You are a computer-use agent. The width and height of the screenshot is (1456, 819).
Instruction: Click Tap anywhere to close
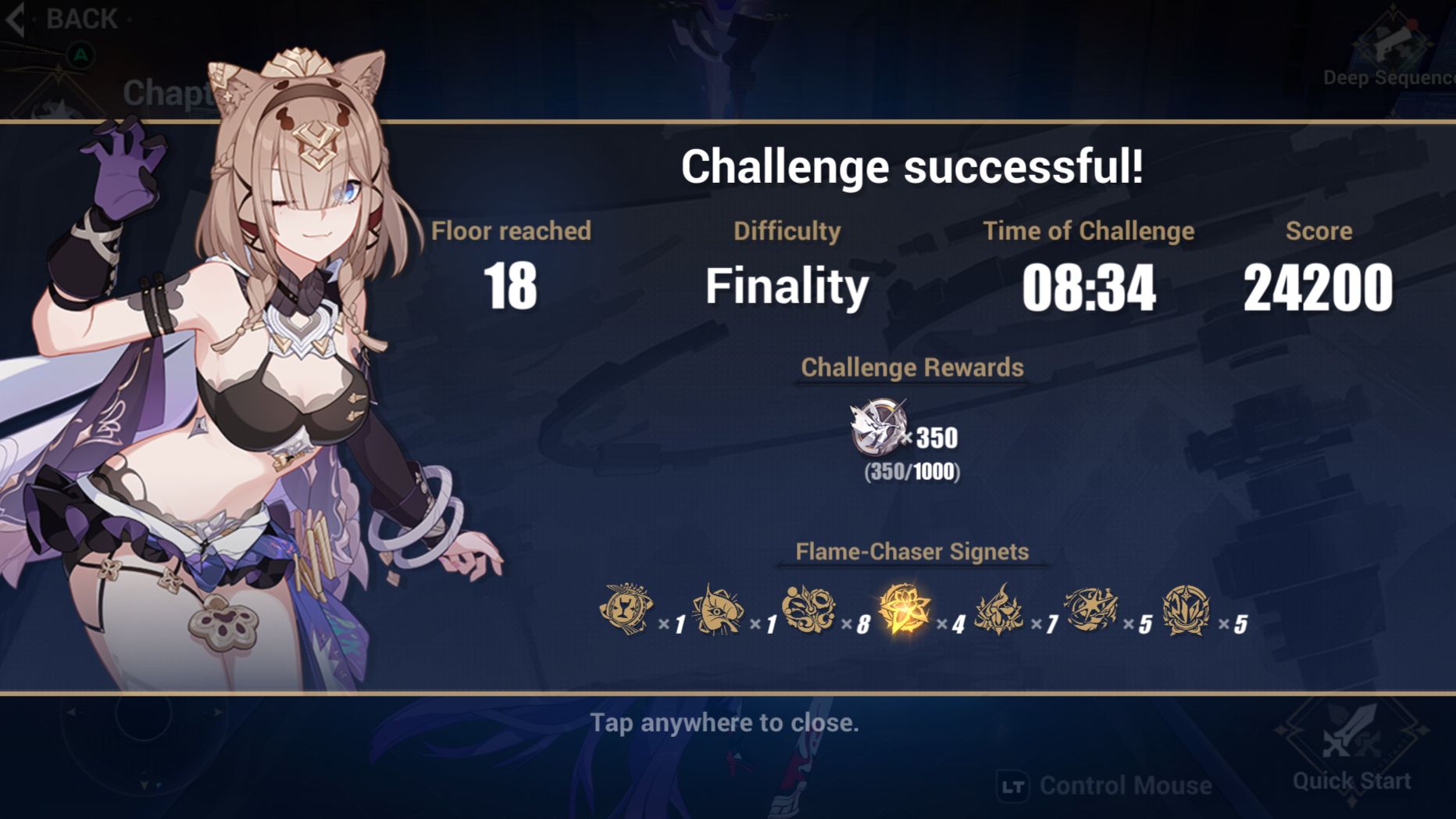coord(726,723)
